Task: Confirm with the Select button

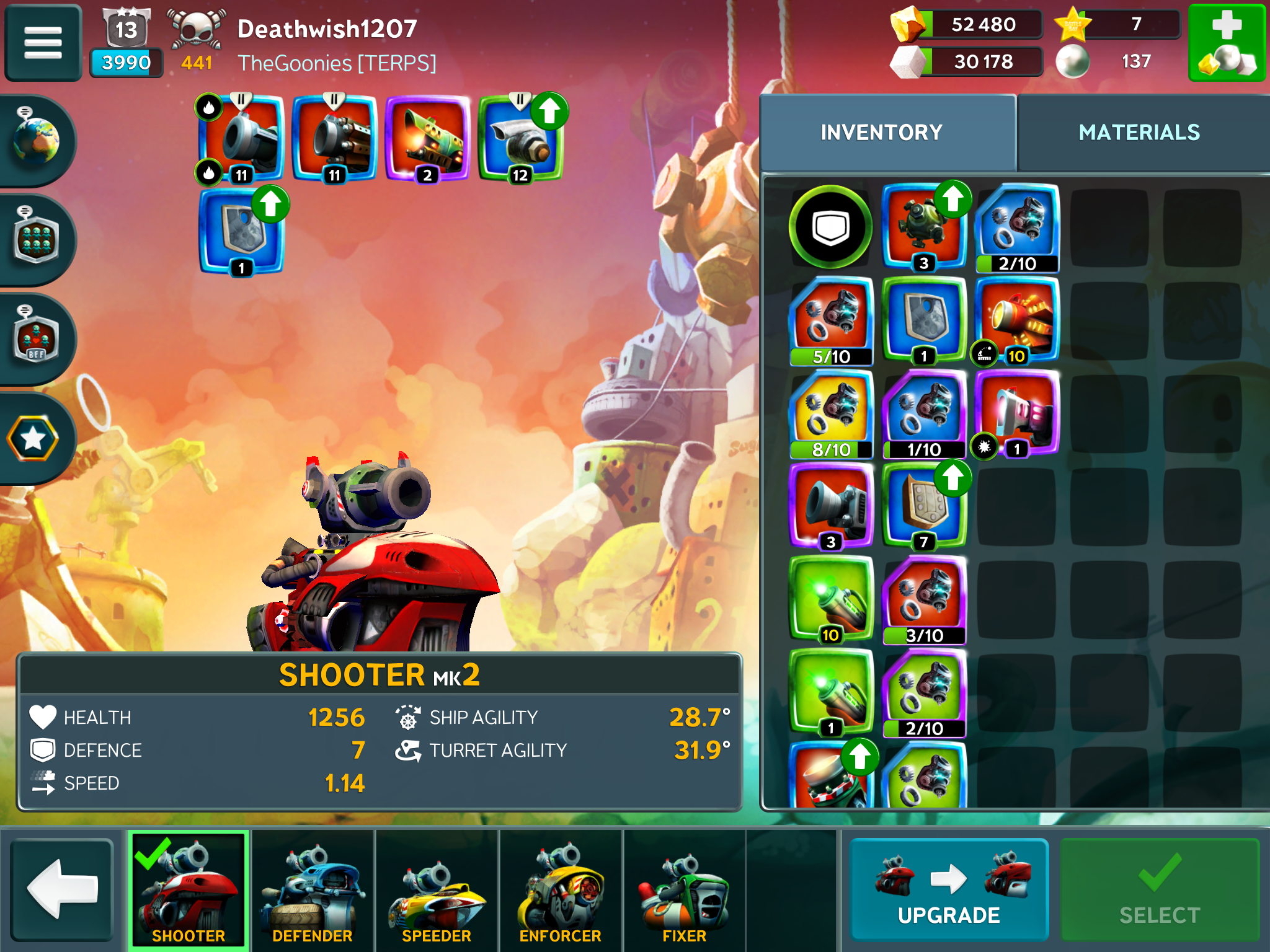Action: pos(1159,889)
